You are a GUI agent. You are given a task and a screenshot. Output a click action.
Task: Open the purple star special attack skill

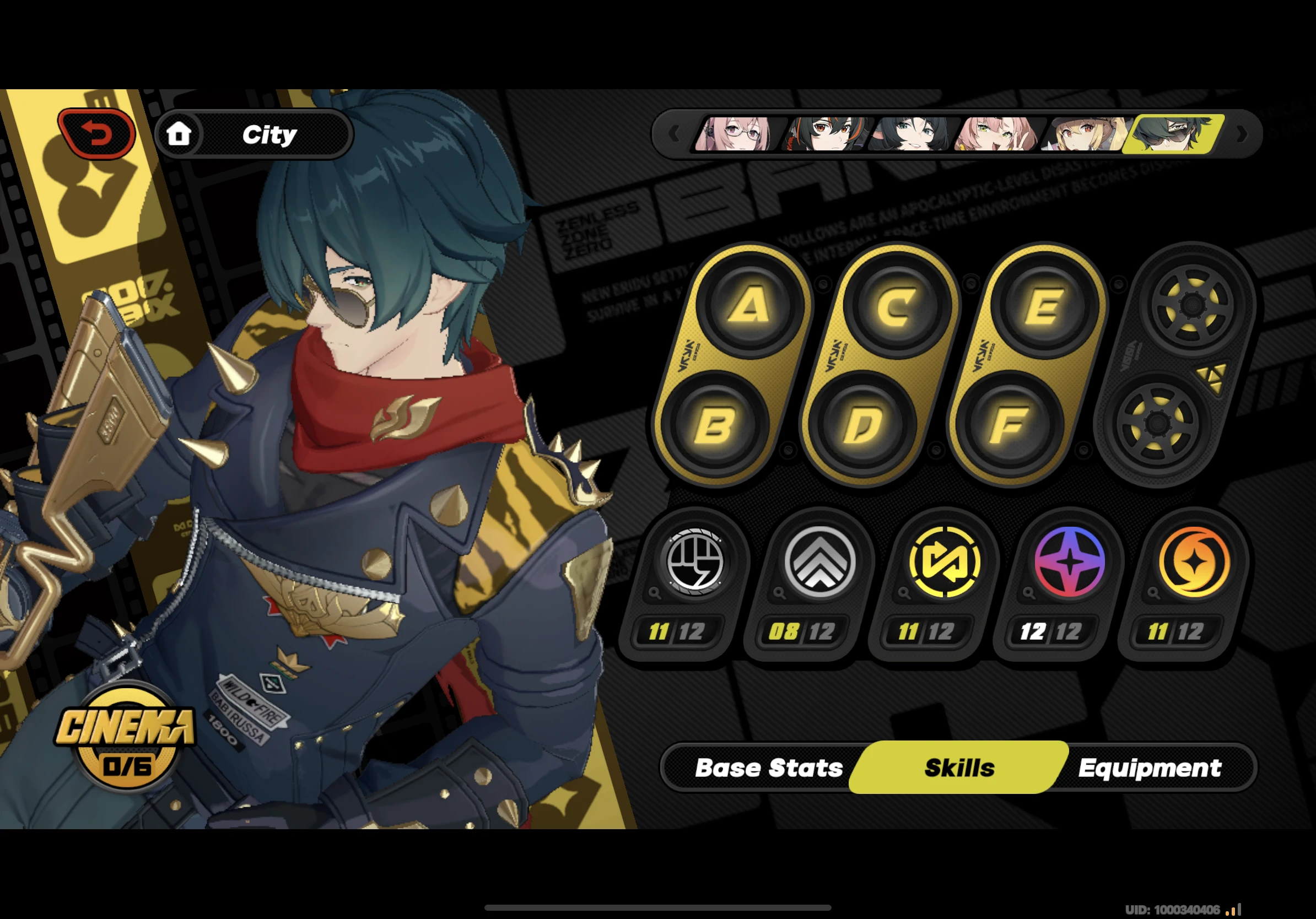(x=1069, y=561)
